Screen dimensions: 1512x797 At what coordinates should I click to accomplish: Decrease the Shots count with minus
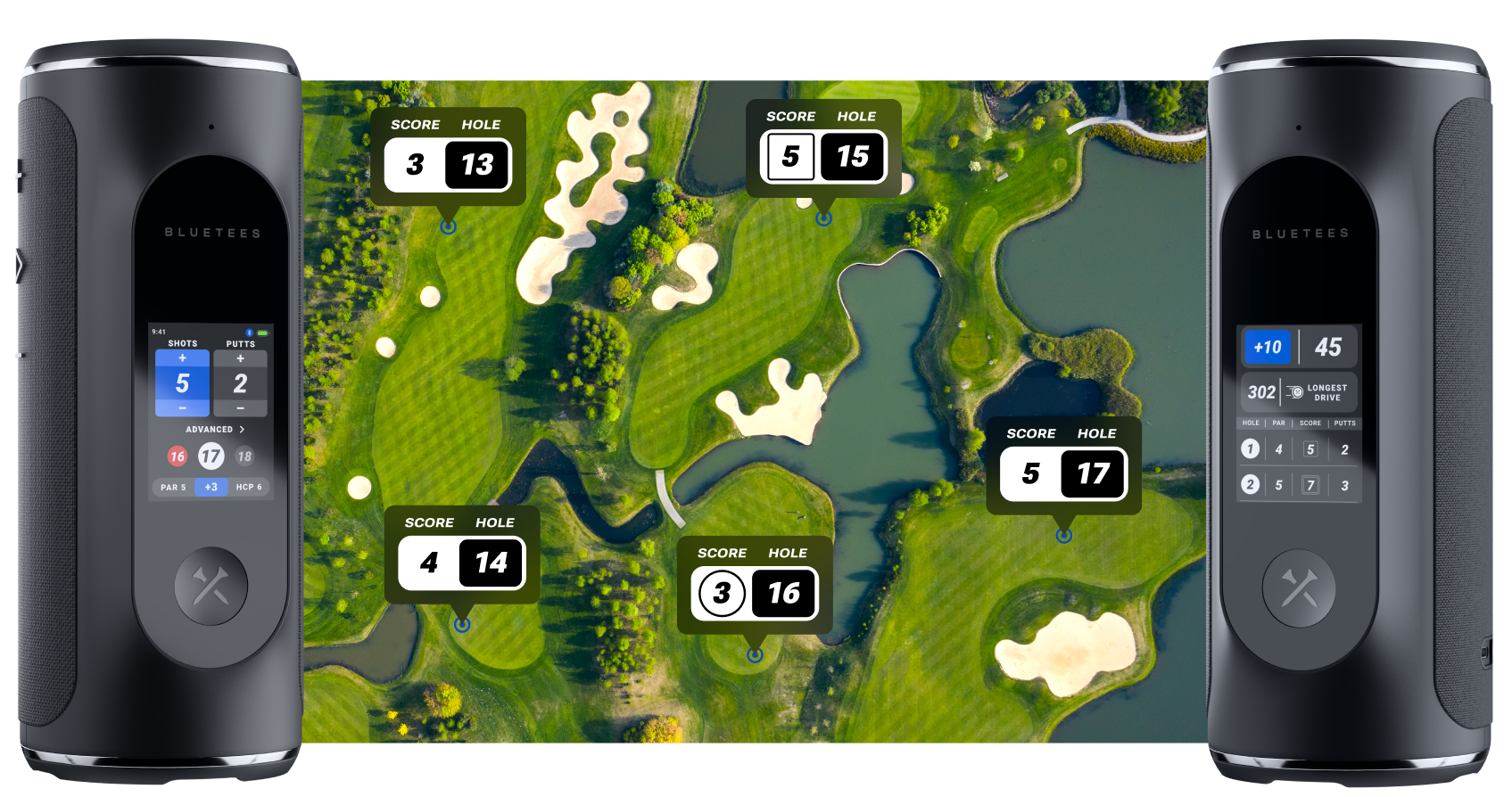pyautogui.click(x=182, y=408)
